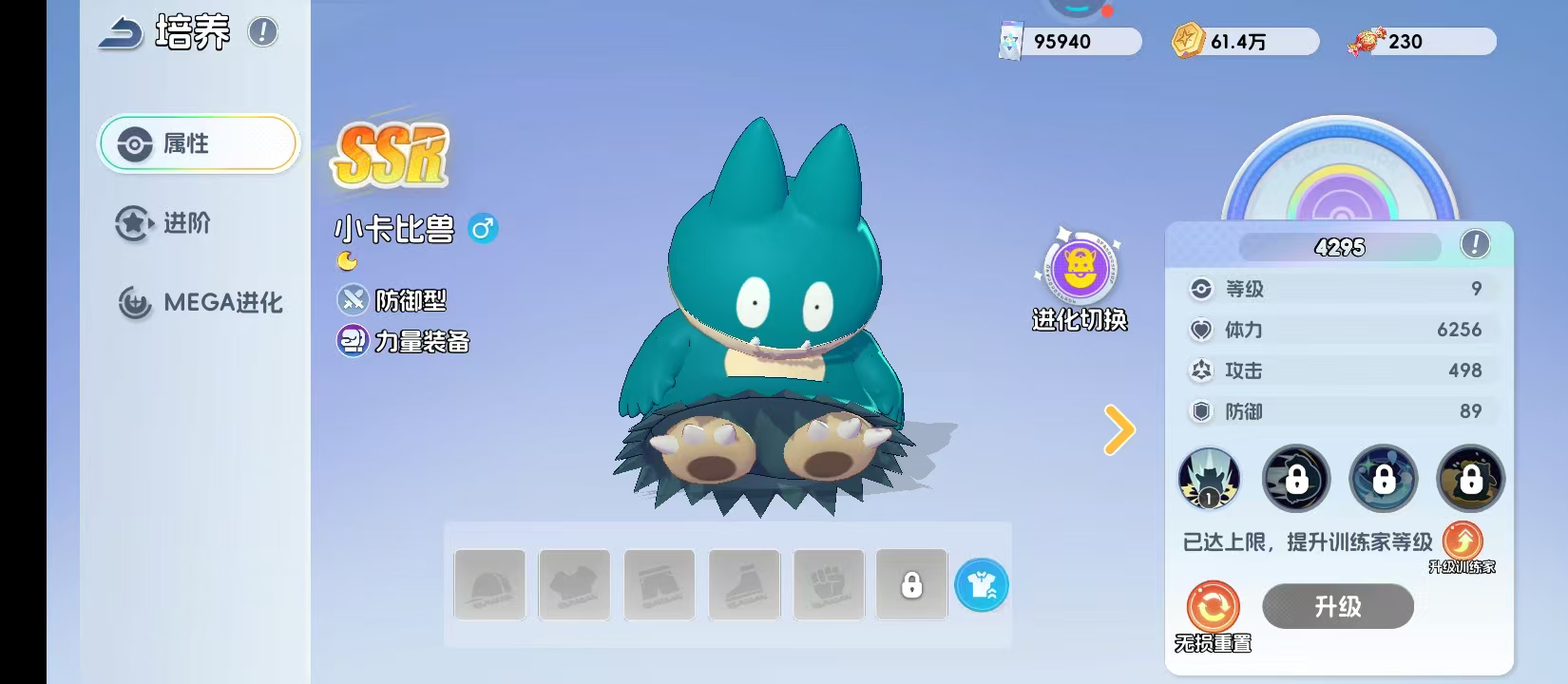The height and width of the screenshot is (684, 1568).
Task: Click the locked equipment slot
Action: pos(911,584)
